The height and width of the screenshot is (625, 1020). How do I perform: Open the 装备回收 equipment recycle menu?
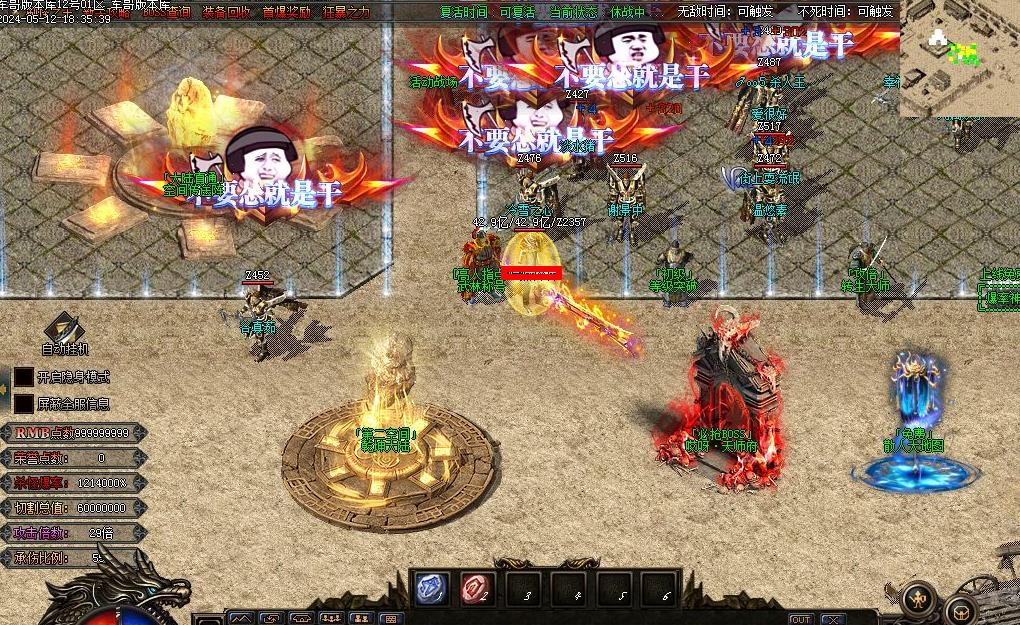pos(226,12)
